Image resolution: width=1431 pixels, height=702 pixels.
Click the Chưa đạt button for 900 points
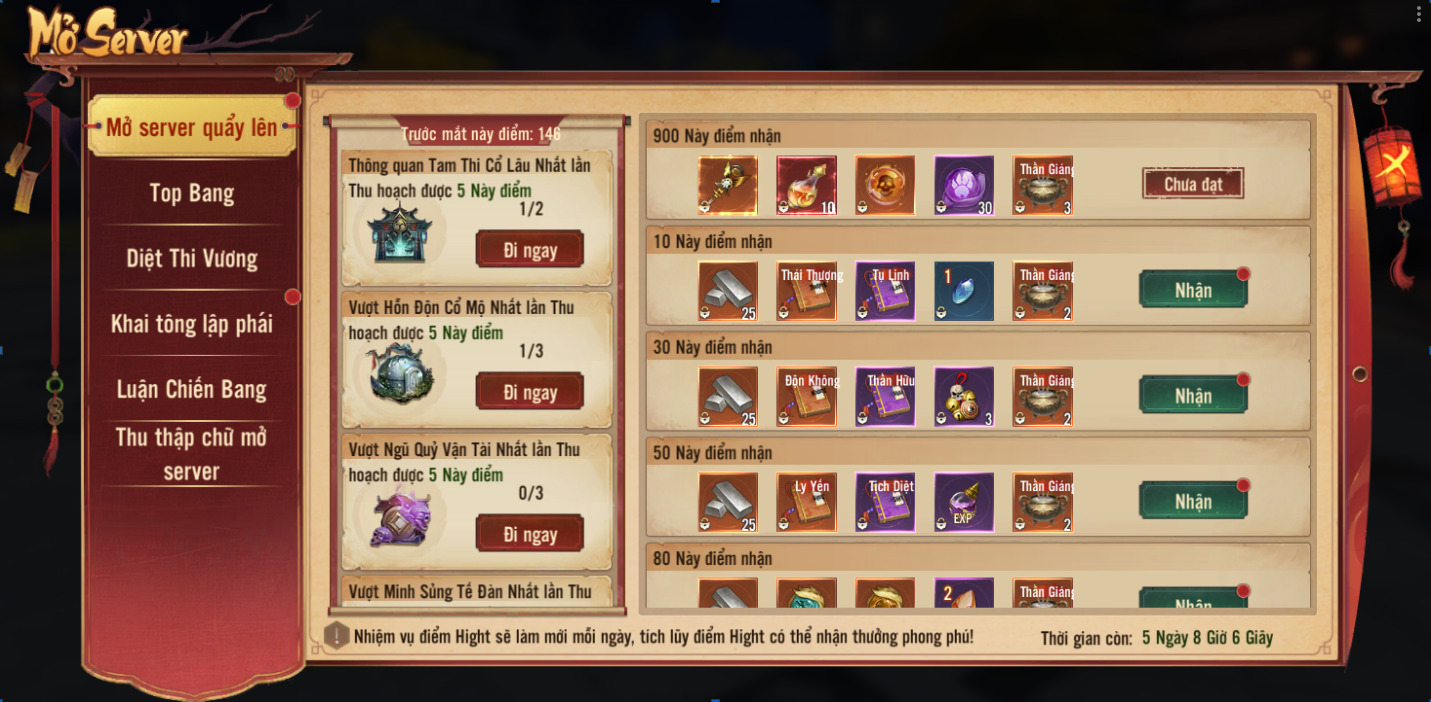[1193, 184]
